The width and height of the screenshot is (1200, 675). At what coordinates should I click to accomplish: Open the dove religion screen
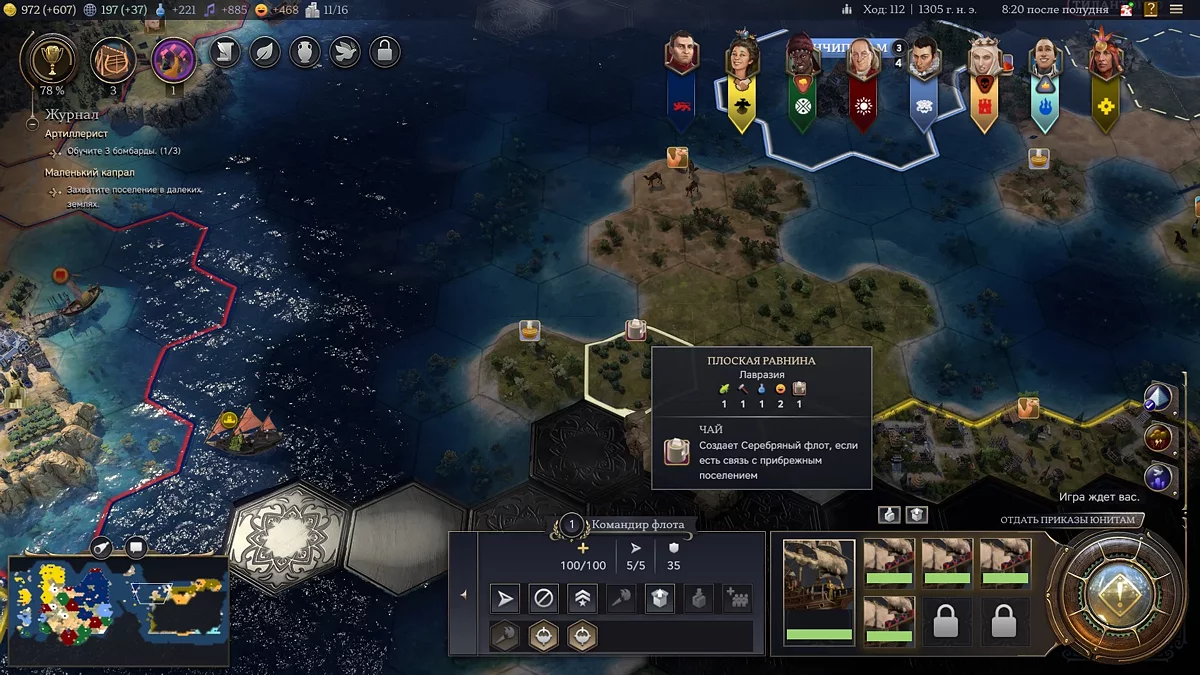coord(345,52)
